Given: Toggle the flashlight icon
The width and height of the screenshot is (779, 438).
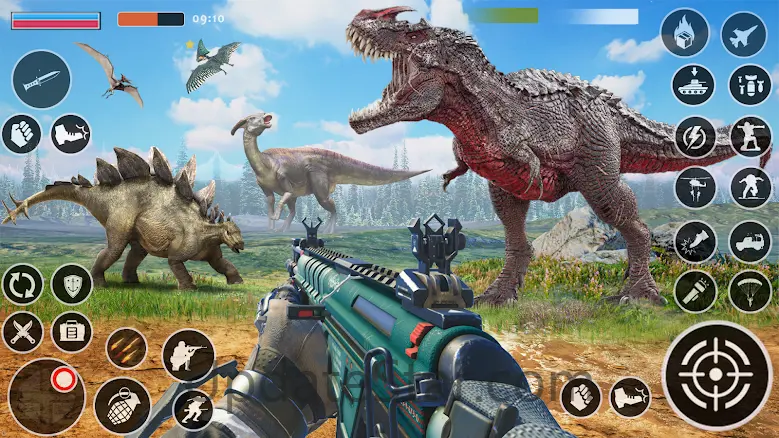Looking at the screenshot, I should coord(695,292).
